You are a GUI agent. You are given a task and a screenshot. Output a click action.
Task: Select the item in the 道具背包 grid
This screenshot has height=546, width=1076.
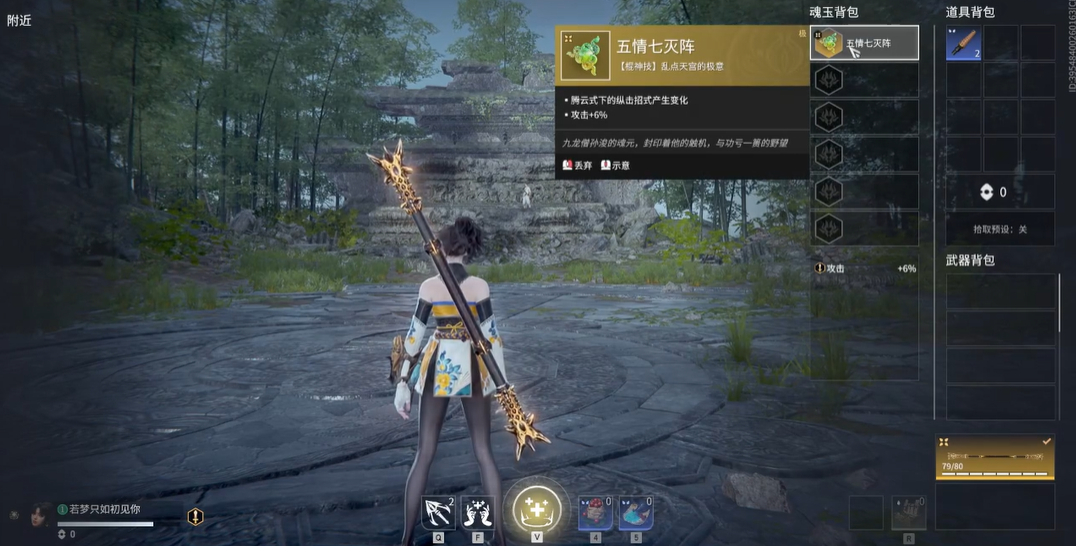pyautogui.click(x=964, y=44)
